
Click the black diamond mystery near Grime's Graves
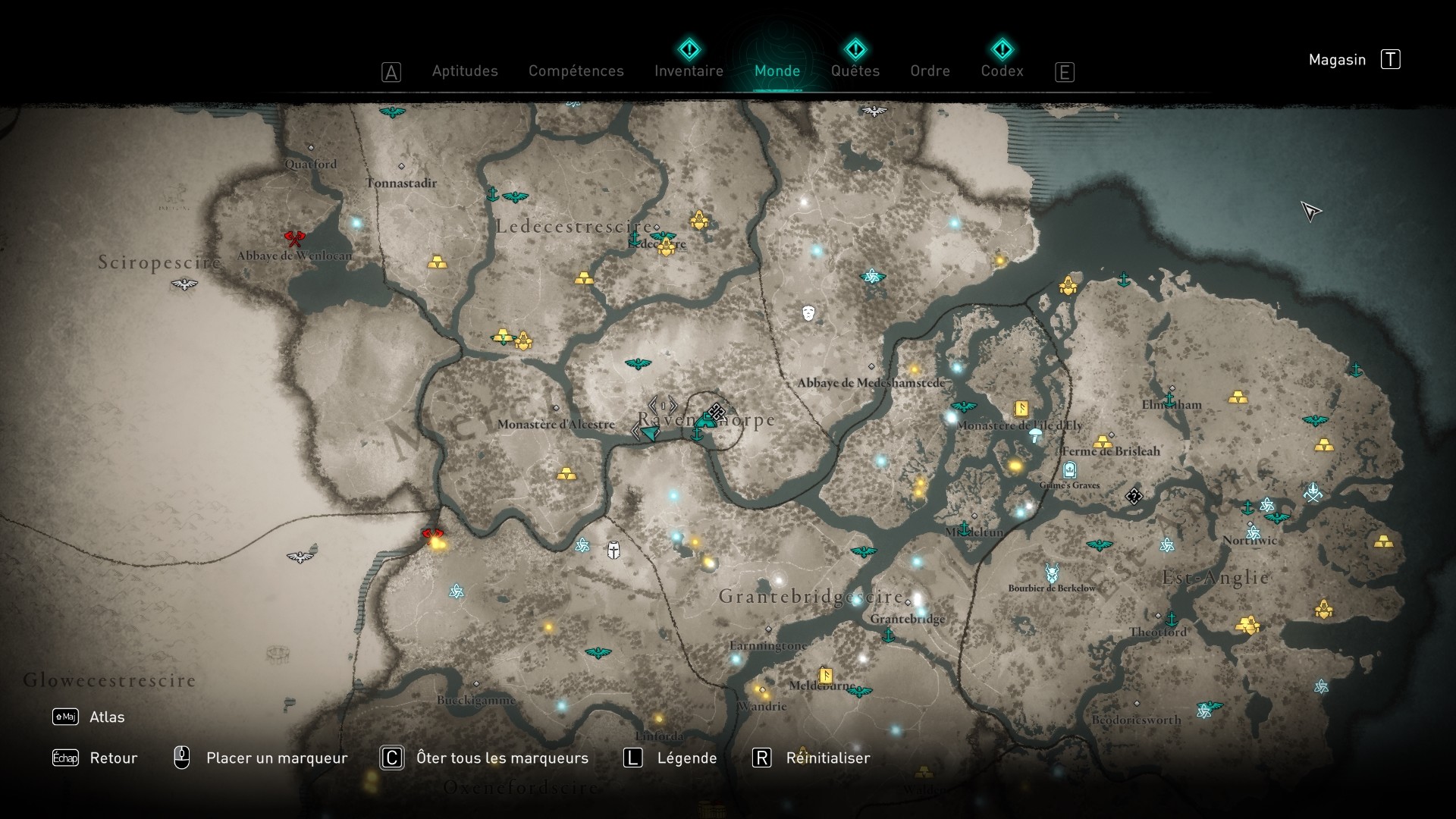[1133, 495]
